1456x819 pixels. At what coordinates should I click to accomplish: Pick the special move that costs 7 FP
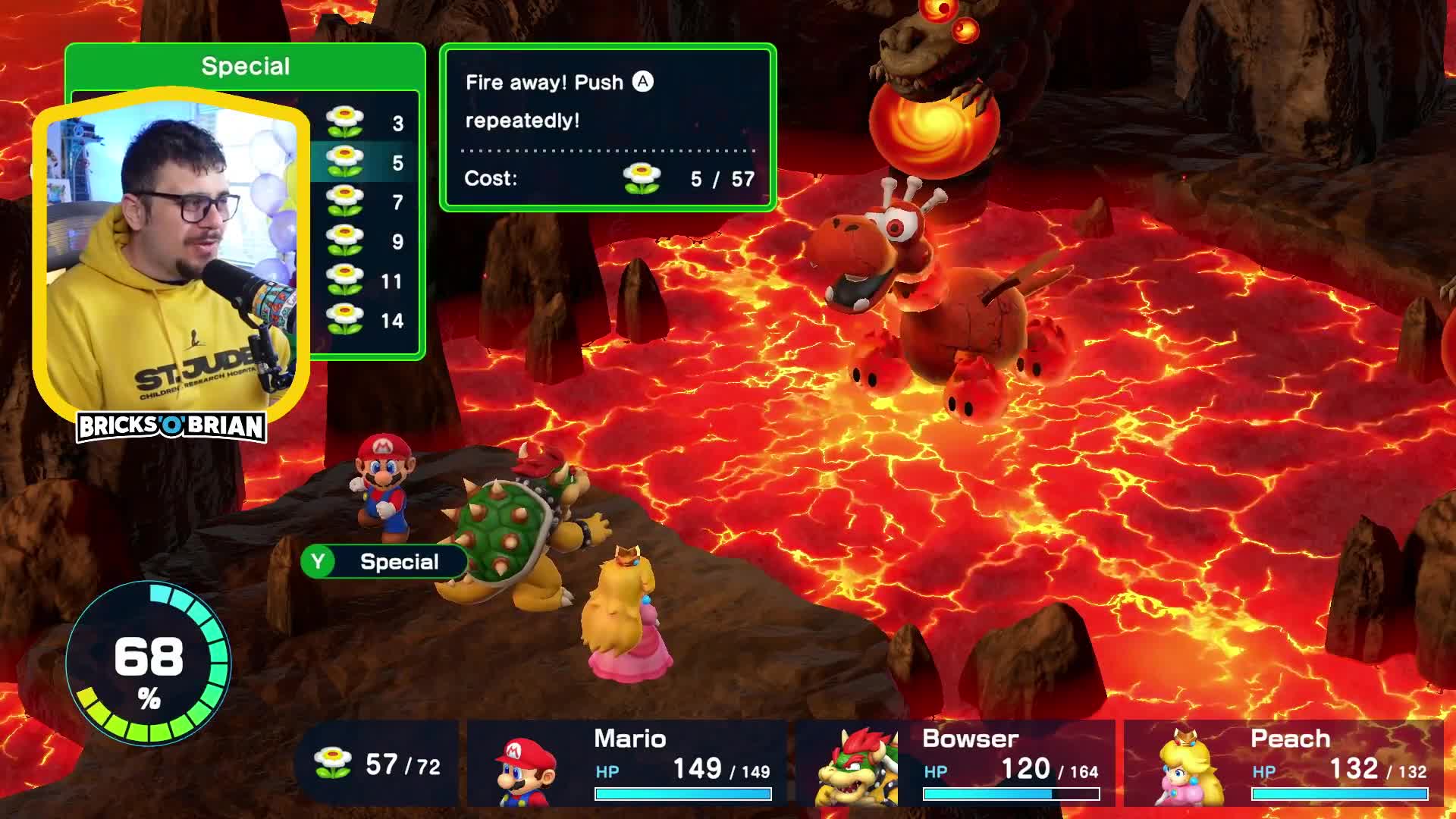[x=364, y=202]
